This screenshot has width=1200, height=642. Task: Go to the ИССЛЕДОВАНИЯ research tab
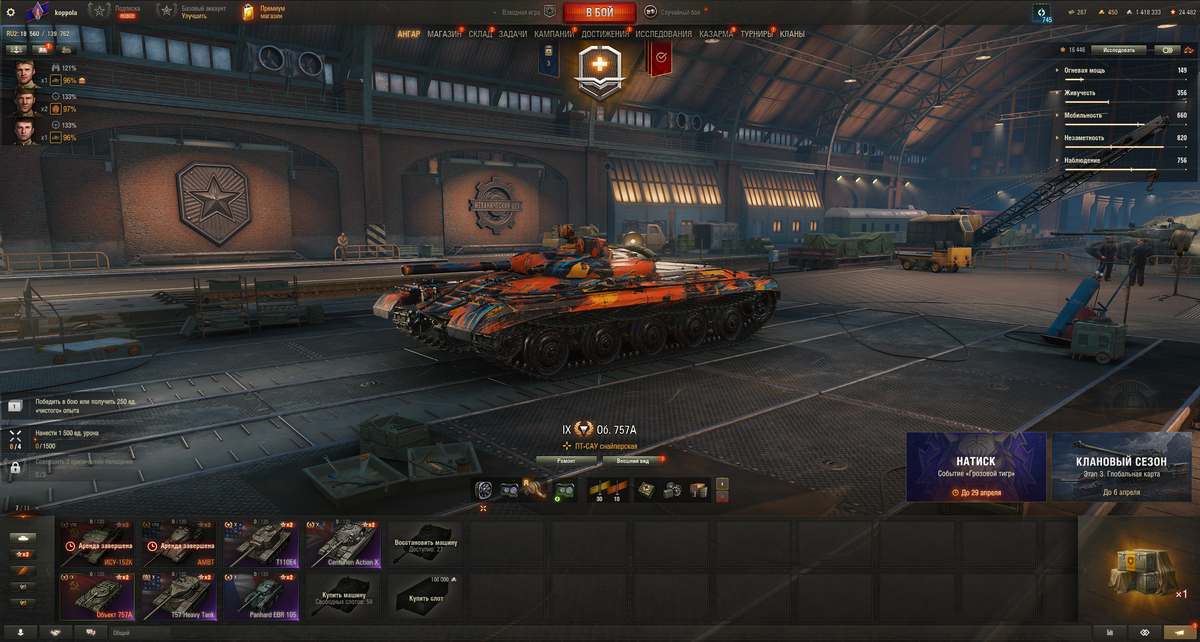tap(663, 34)
